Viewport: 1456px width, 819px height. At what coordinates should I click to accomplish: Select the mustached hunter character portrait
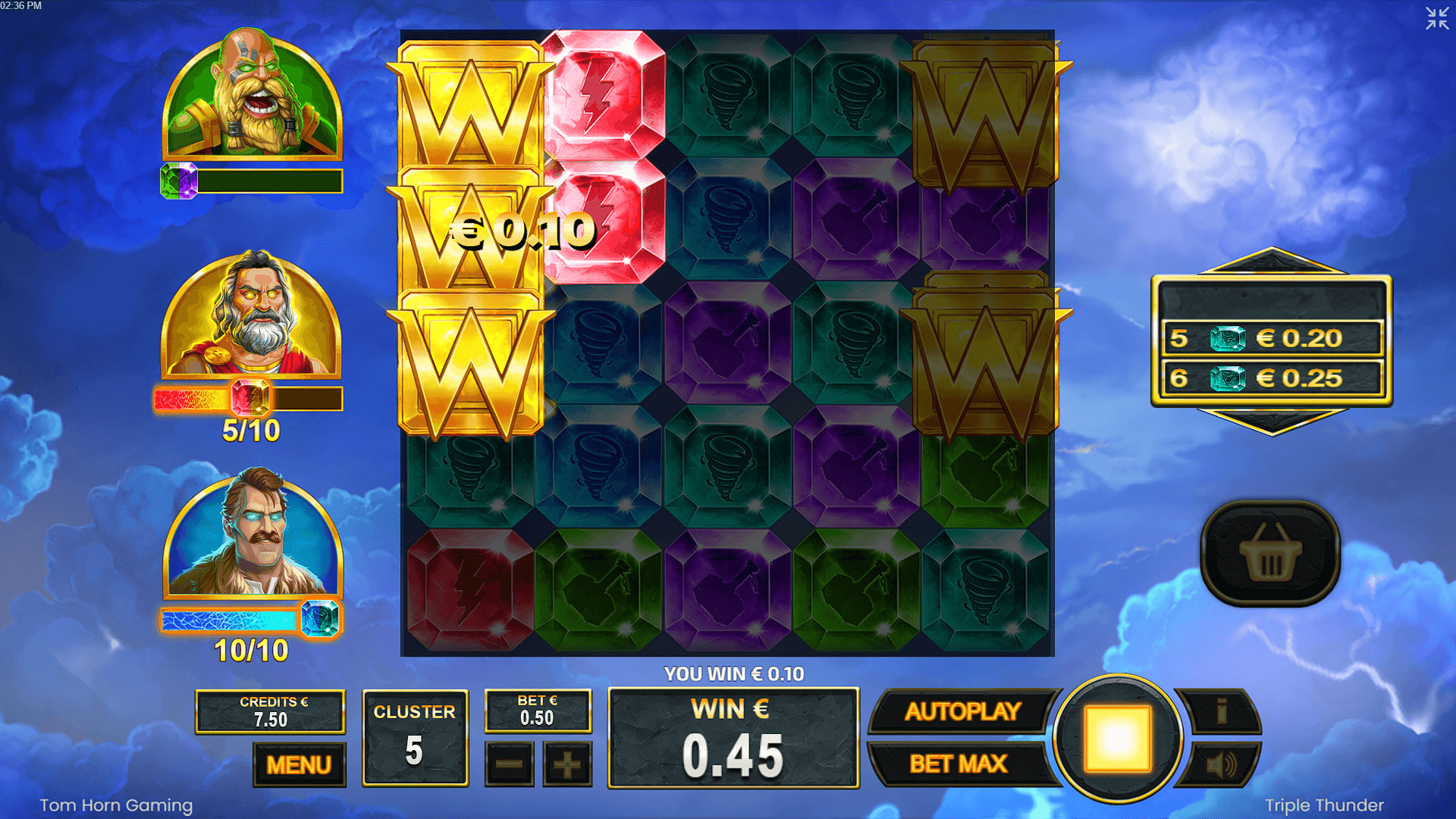pos(254,538)
